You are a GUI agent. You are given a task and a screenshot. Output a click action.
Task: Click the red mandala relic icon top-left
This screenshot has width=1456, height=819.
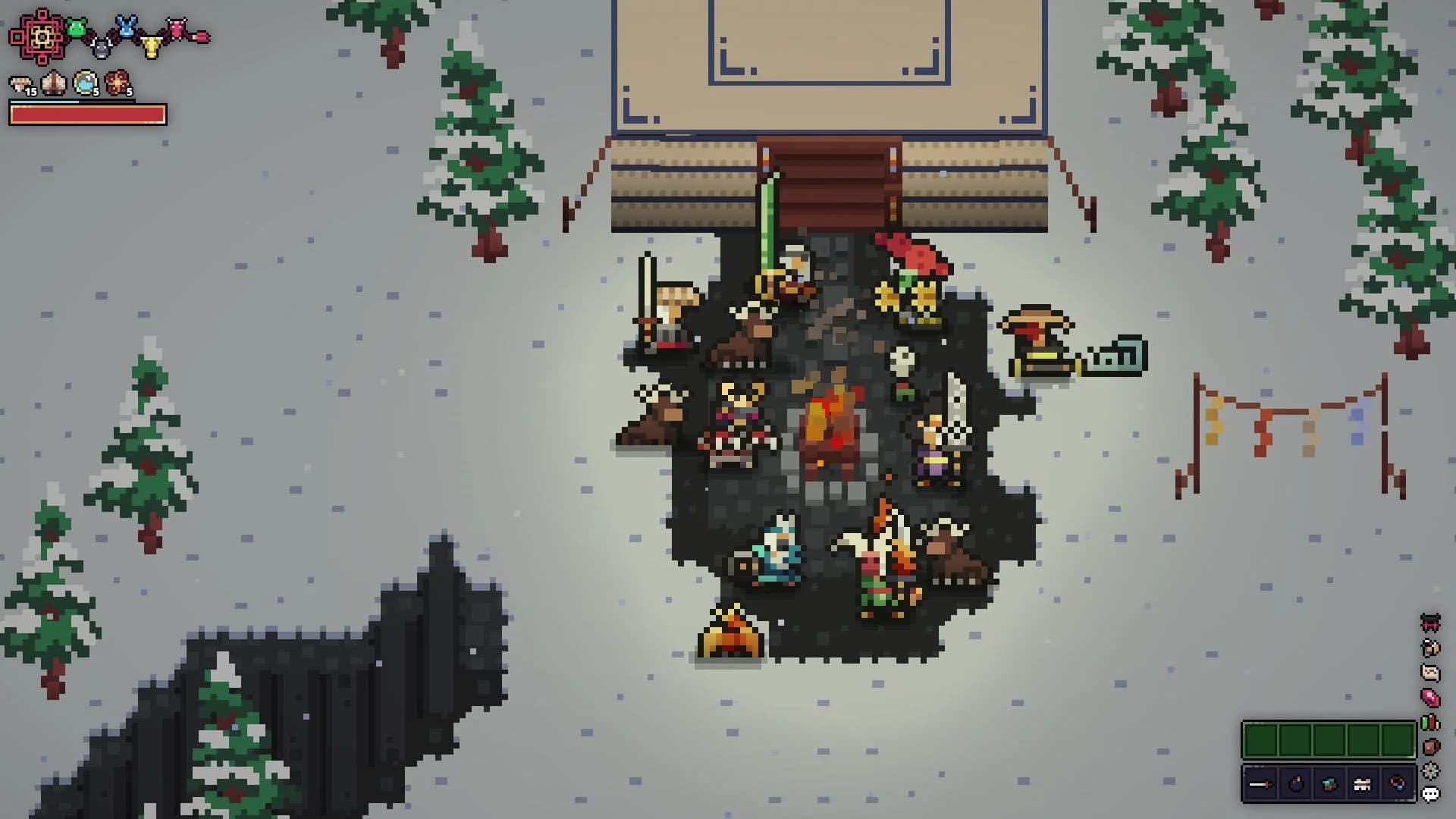(x=39, y=36)
